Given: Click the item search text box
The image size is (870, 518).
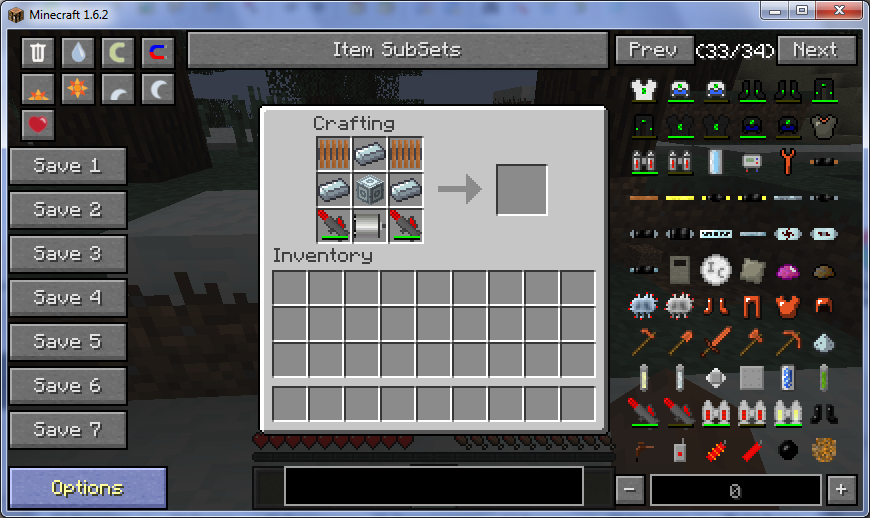Looking at the screenshot, I should 433,486.
